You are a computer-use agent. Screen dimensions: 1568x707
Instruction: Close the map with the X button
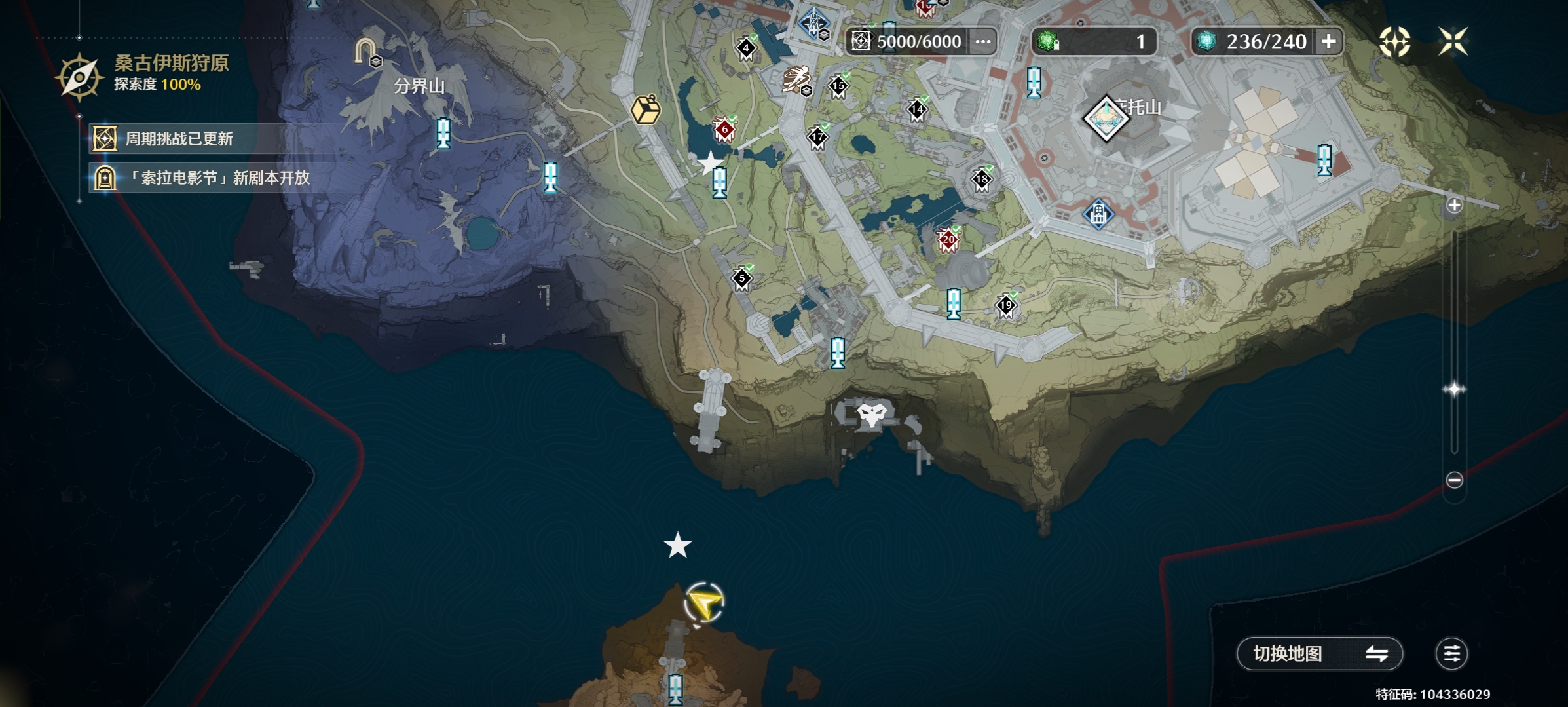click(x=1452, y=41)
